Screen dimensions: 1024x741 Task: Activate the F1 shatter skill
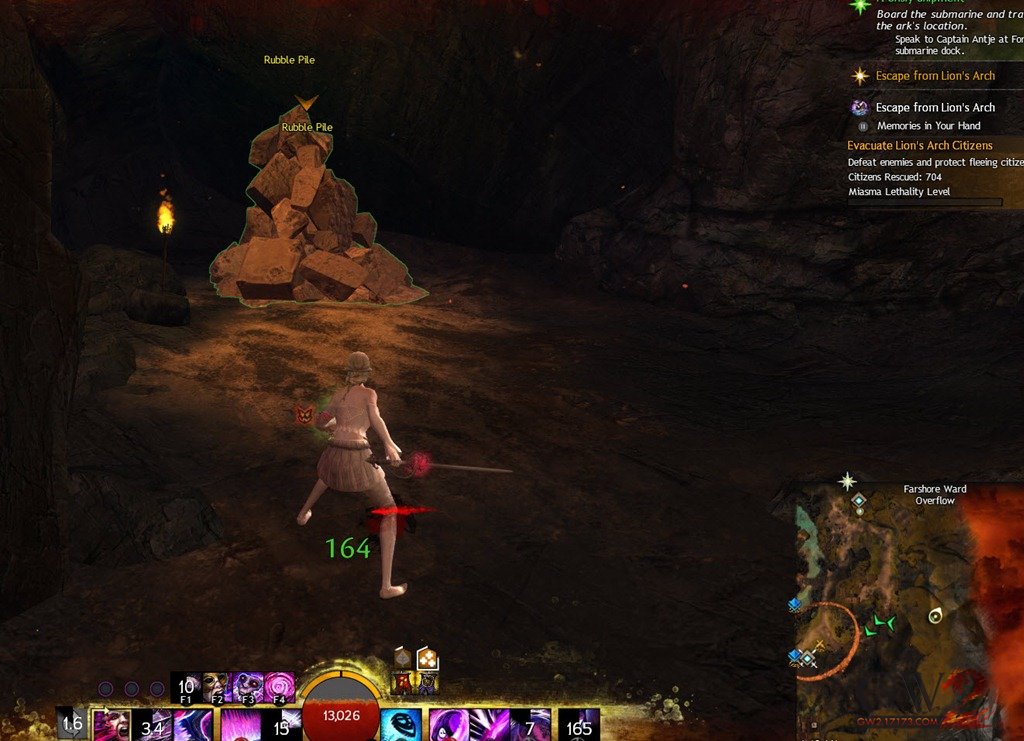pos(187,687)
